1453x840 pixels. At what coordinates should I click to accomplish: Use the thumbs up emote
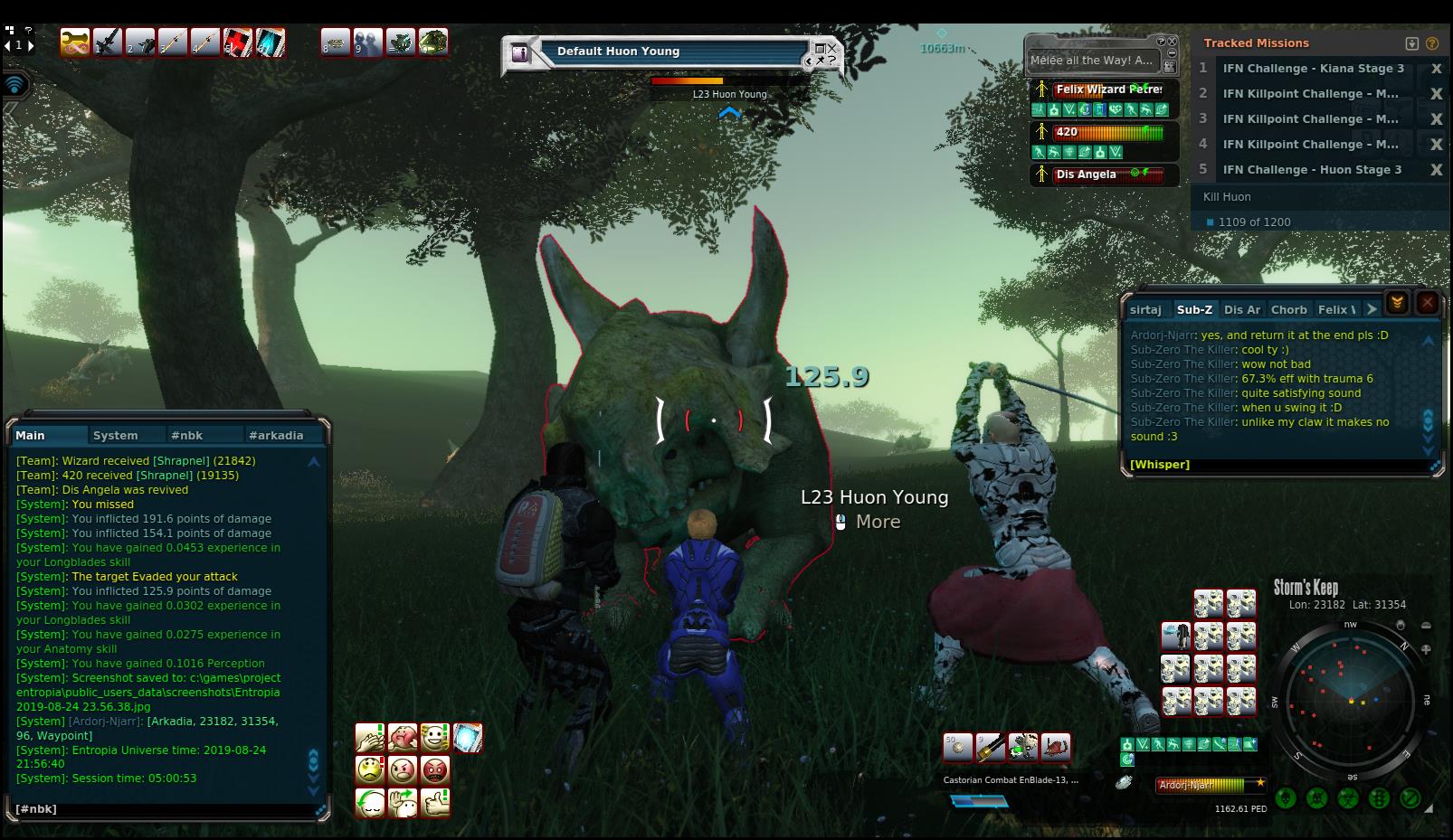[x=435, y=802]
